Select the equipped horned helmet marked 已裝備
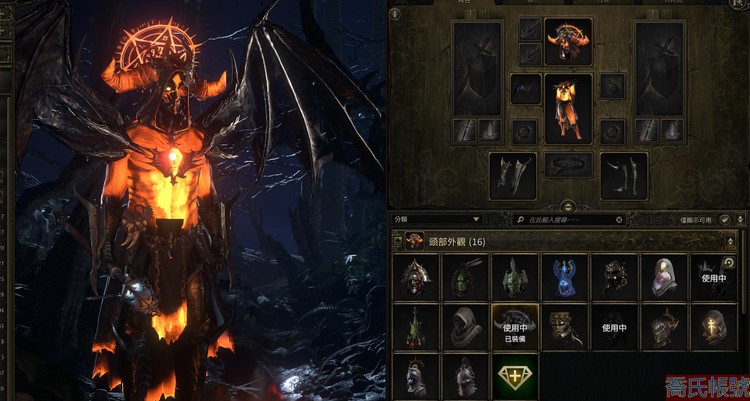This screenshot has height=401, width=750. pos(514,327)
